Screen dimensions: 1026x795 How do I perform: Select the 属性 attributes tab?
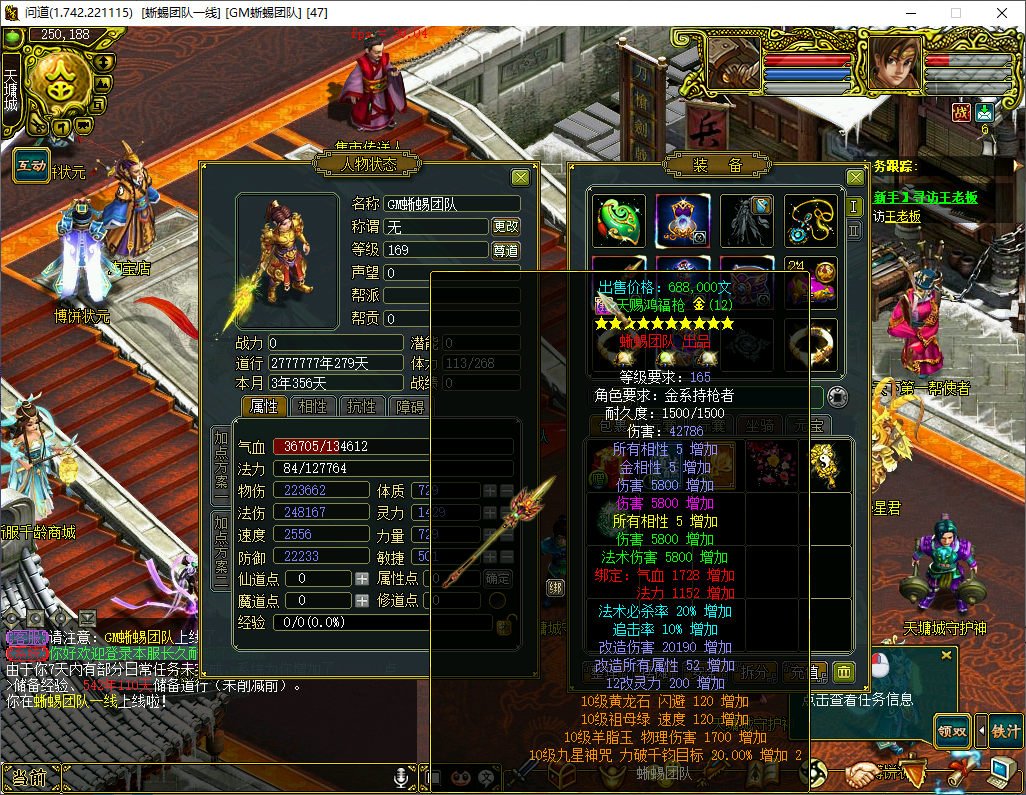tap(265, 407)
